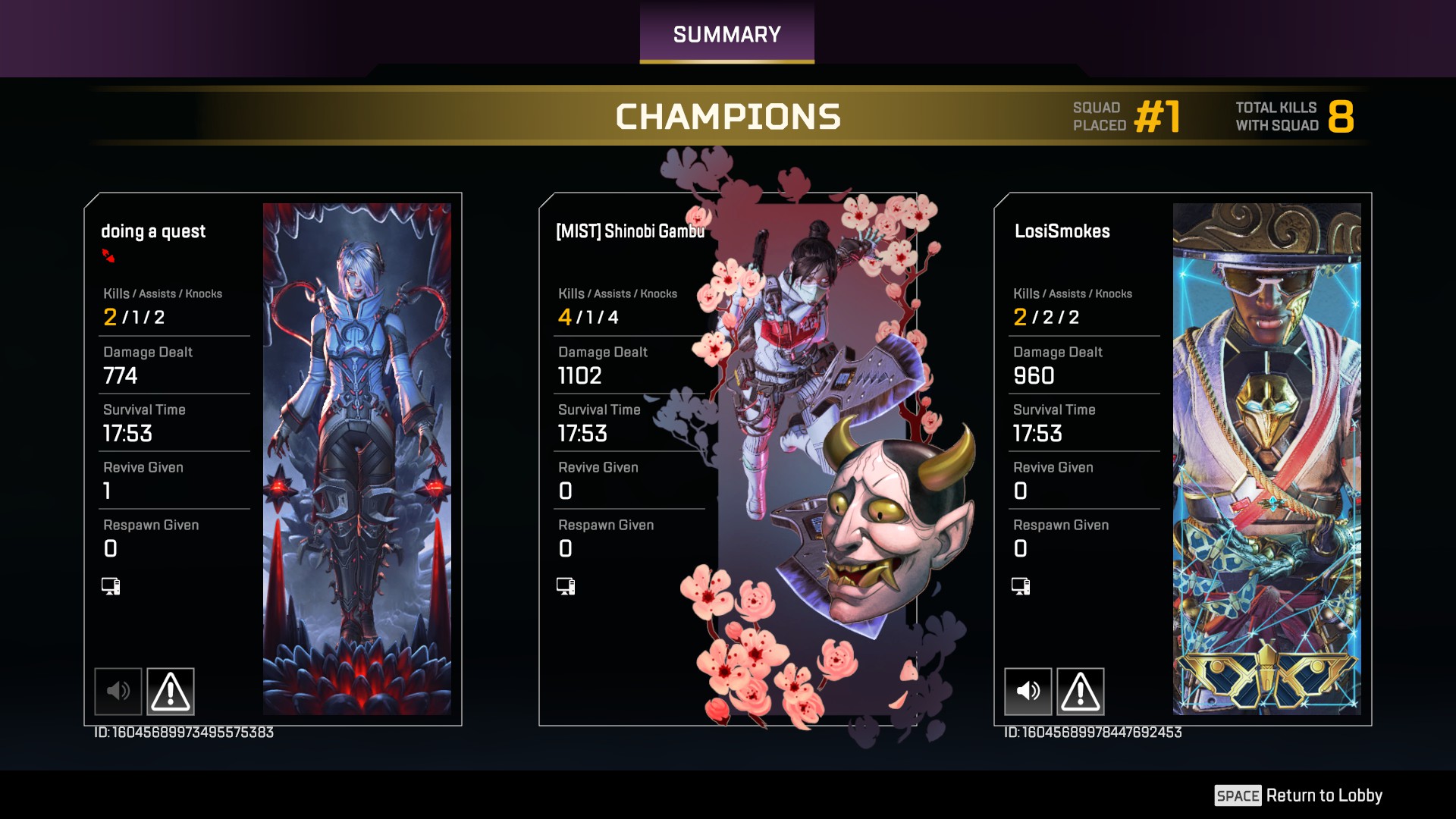Select player name [MIST] Shinobi Gambu

point(628,231)
